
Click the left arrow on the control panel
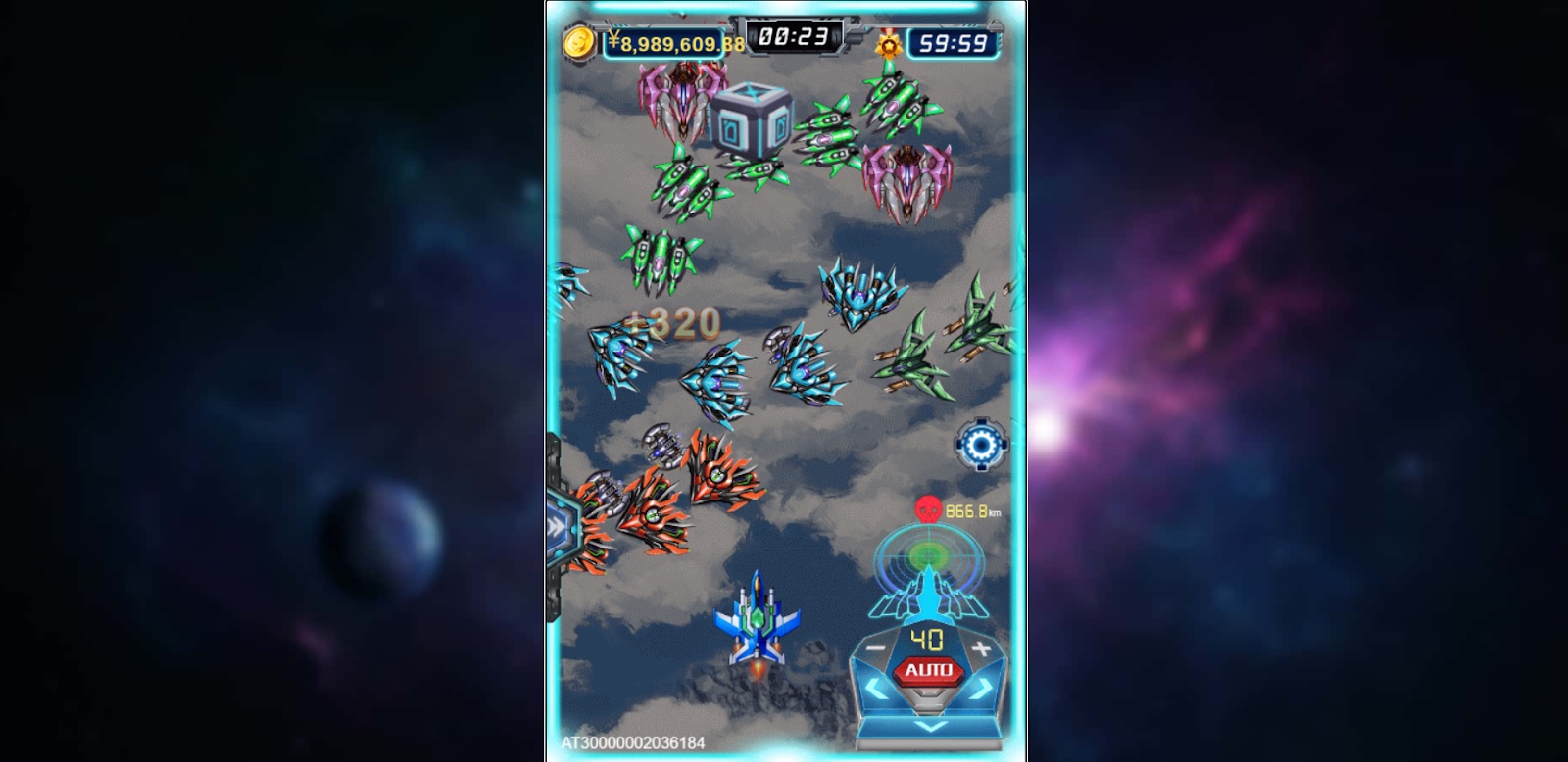pyautogui.click(x=875, y=691)
